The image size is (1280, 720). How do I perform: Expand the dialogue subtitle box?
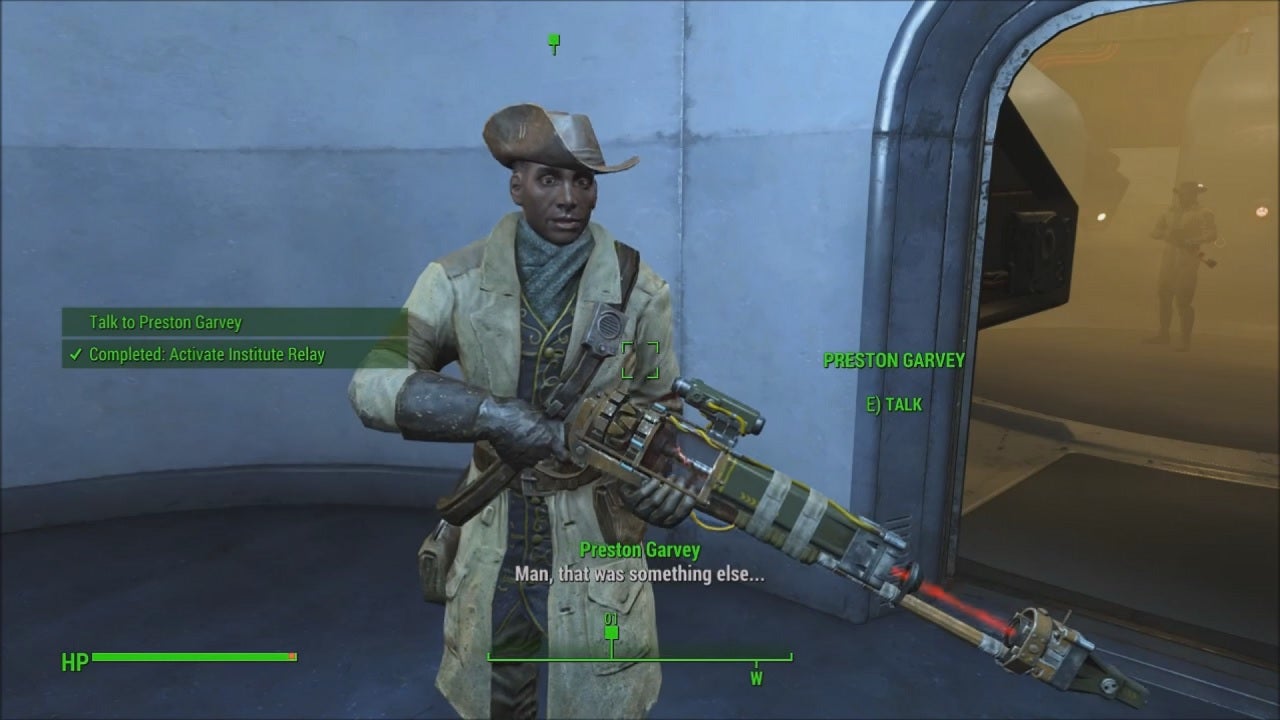click(640, 575)
